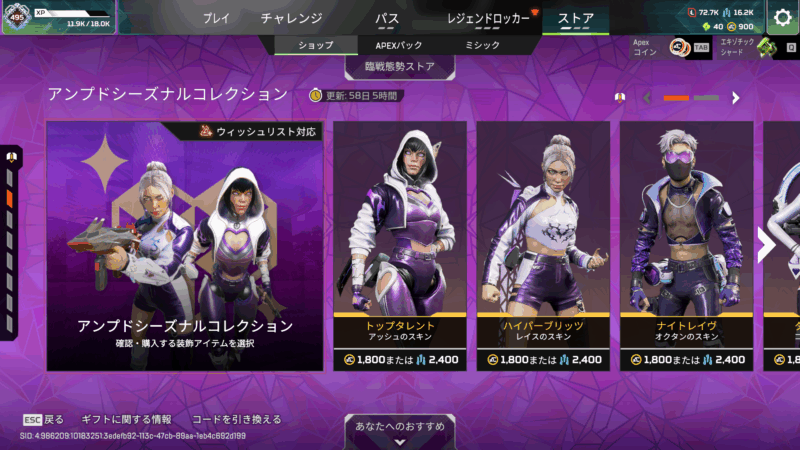Click the large arrow to scroll skins right

pyautogui.click(x=767, y=245)
